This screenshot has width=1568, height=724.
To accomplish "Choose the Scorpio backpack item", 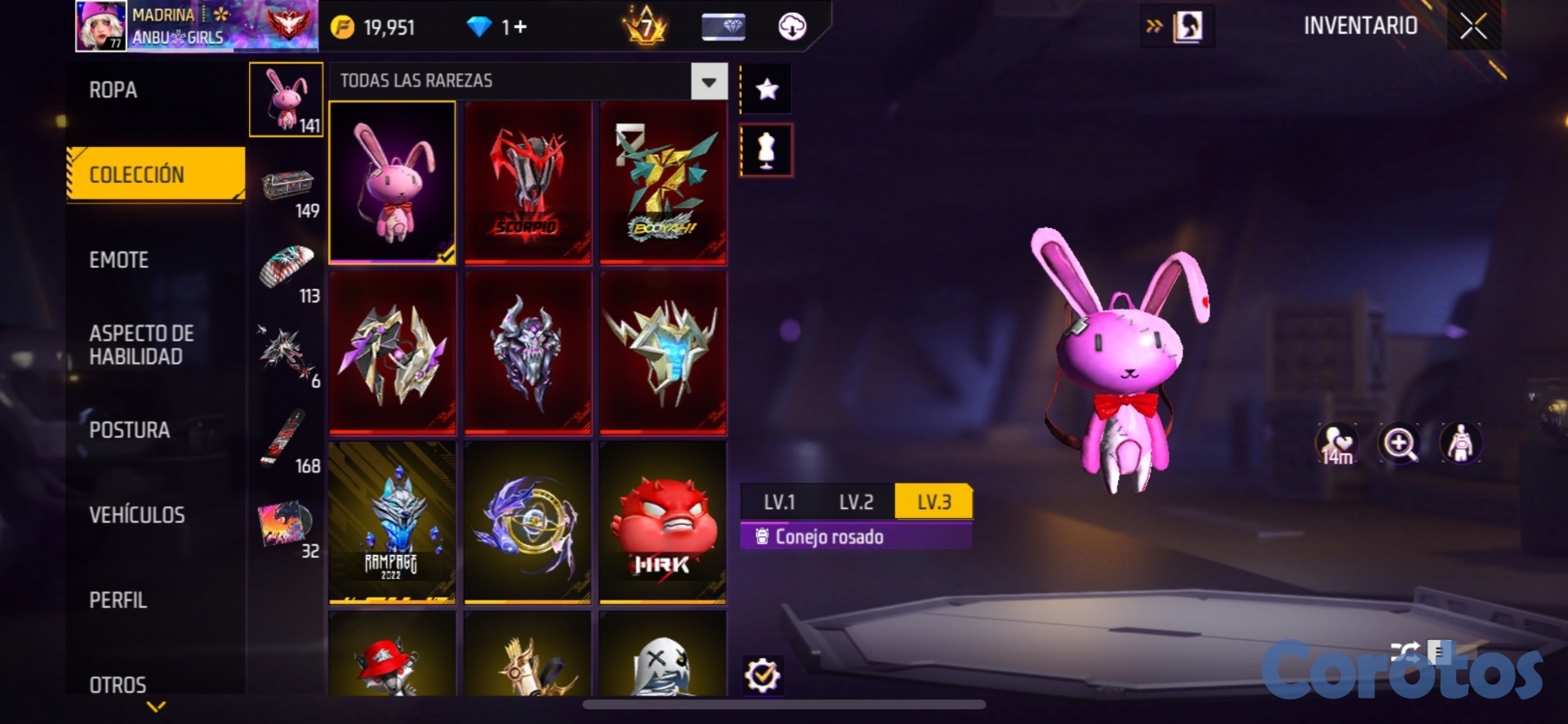I will tap(528, 182).
